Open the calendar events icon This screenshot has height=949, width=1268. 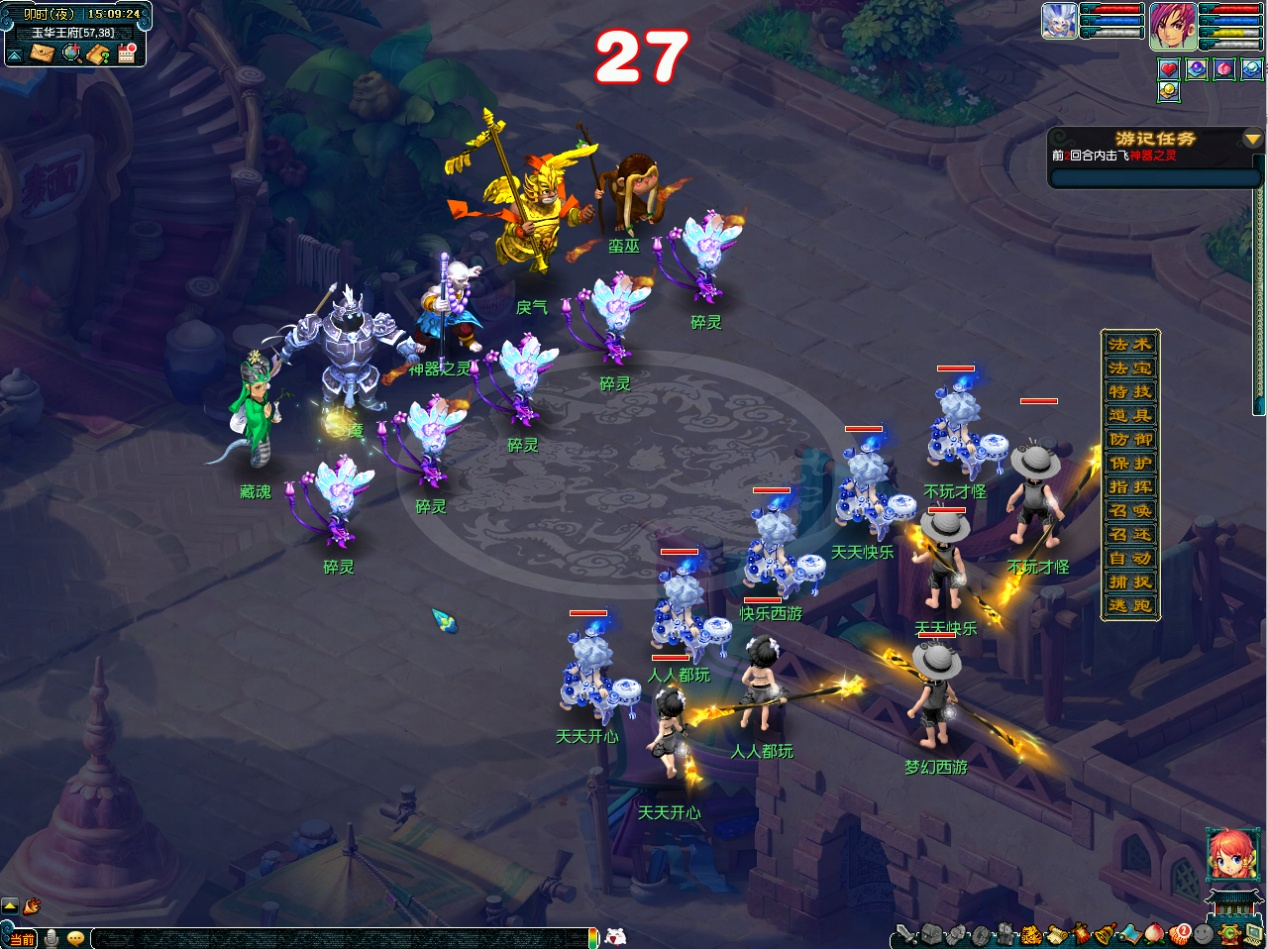tap(126, 54)
